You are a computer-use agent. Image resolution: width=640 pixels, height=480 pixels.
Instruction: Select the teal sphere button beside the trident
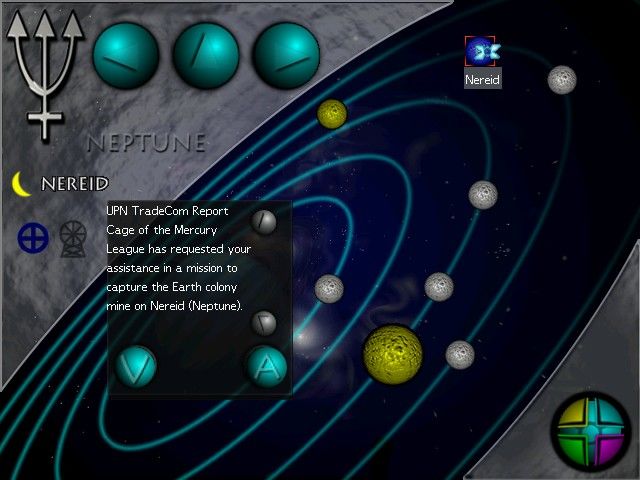pos(126,56)
